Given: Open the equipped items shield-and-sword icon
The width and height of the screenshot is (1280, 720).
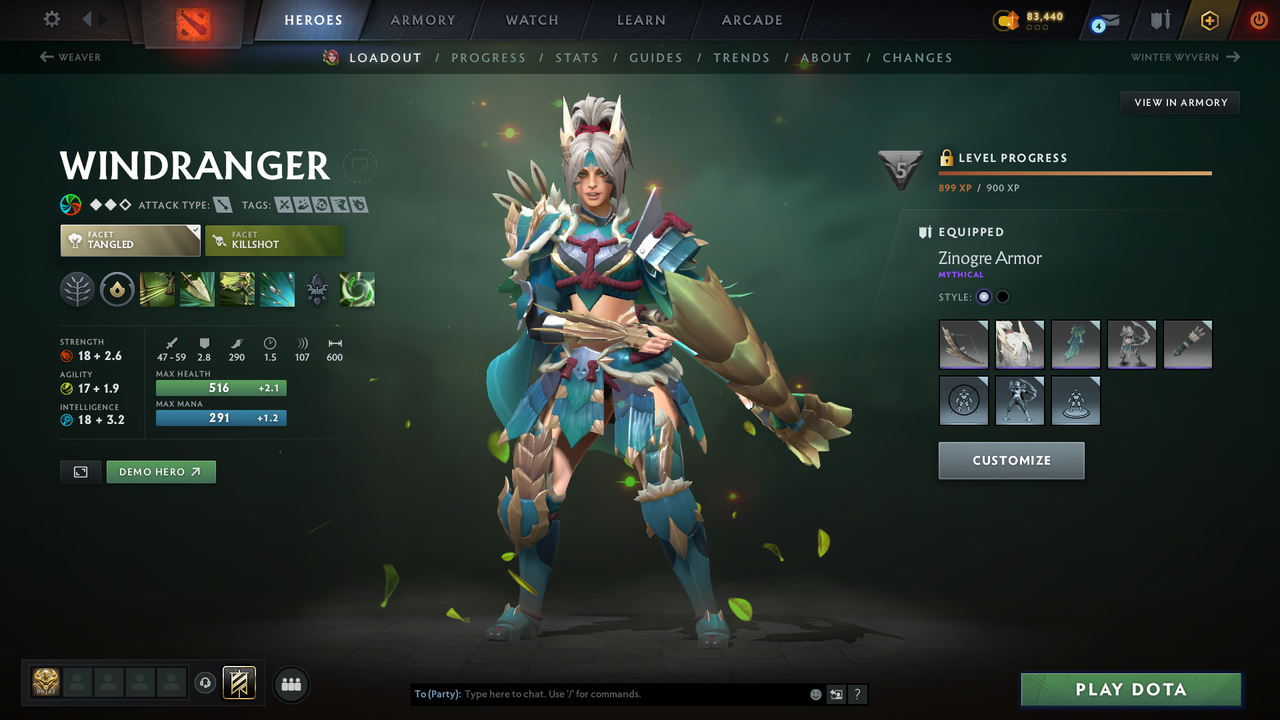Looking at the screenshot, I should [x=1161, y=19].
